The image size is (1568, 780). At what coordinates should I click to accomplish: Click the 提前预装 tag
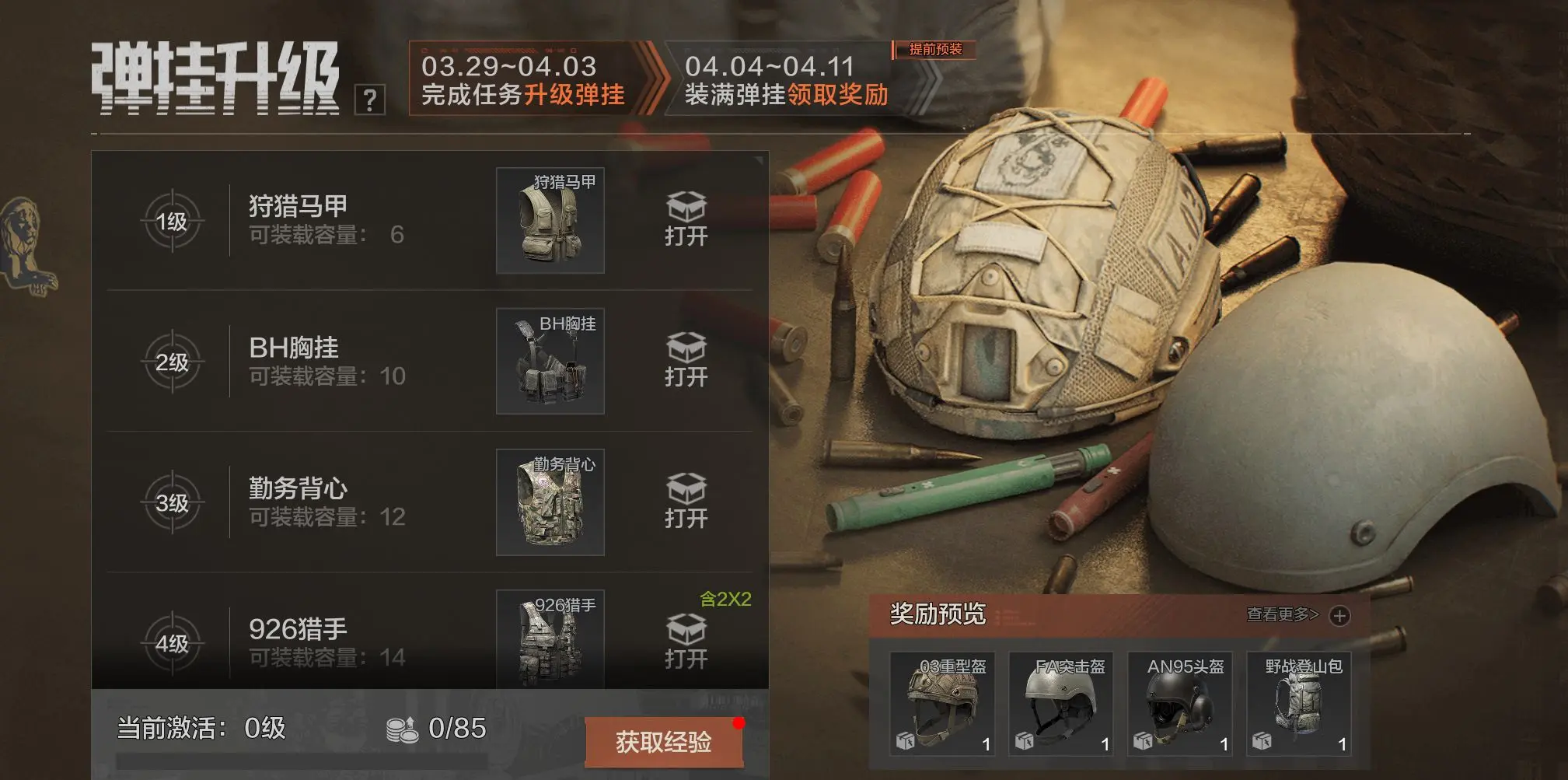pos(935,50)
